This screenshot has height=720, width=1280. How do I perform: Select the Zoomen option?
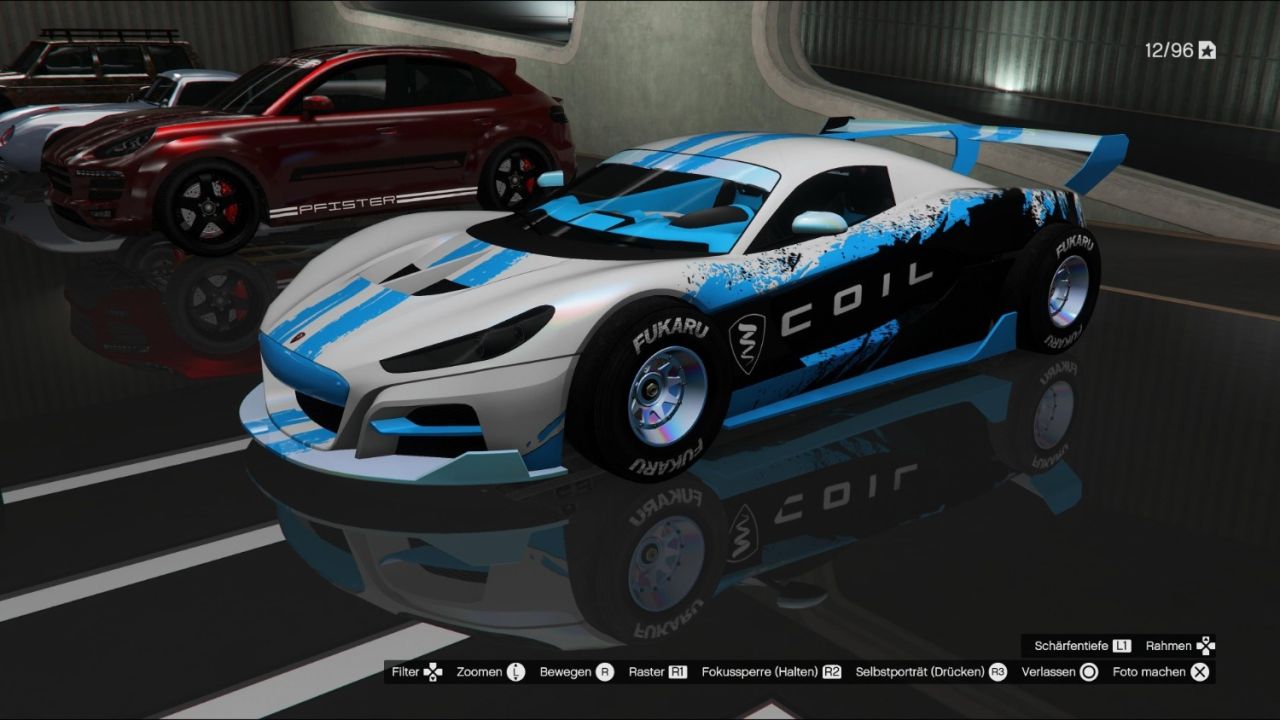click(490, 672)
